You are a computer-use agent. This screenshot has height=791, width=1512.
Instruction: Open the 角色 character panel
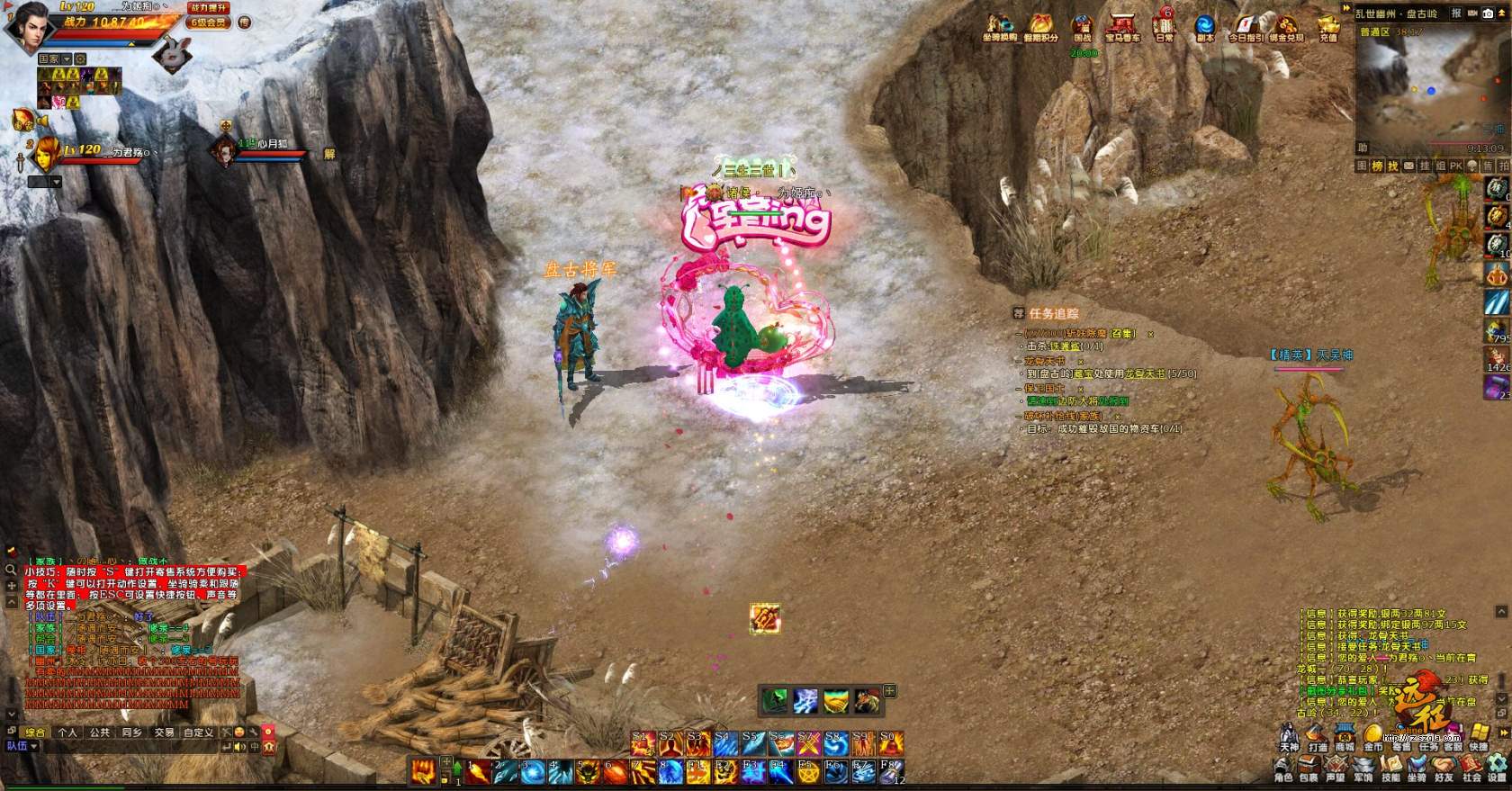(x=1283, y=769)
